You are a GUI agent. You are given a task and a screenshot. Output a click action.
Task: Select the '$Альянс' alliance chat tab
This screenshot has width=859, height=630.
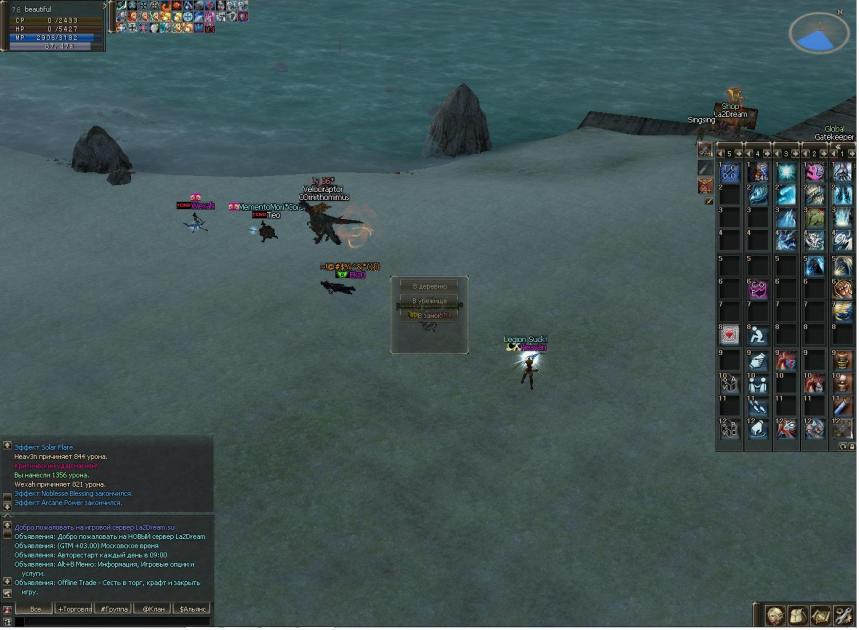pos(192,609)
